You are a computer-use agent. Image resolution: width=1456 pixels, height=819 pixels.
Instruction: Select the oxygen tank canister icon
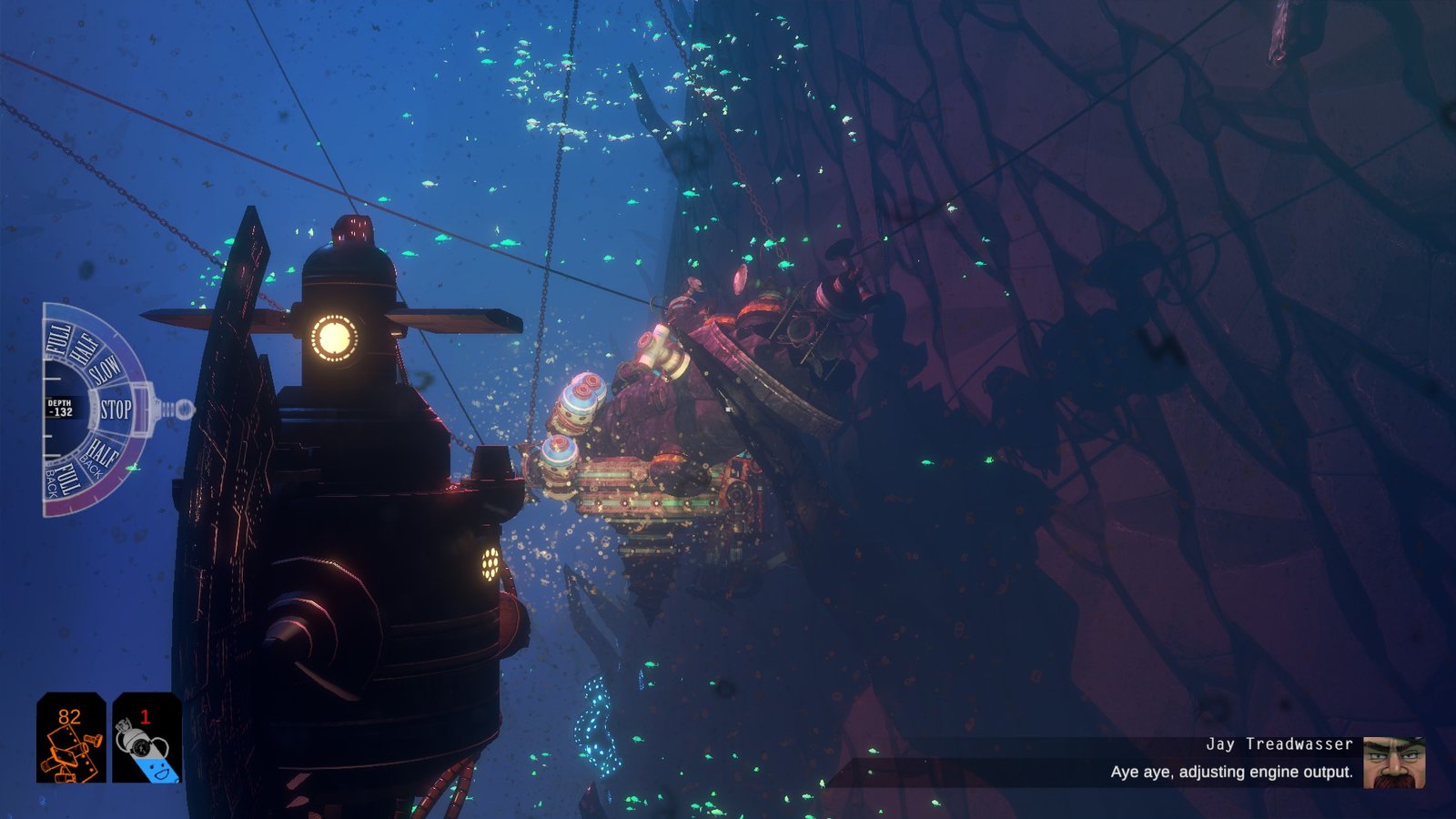[147, 737]
